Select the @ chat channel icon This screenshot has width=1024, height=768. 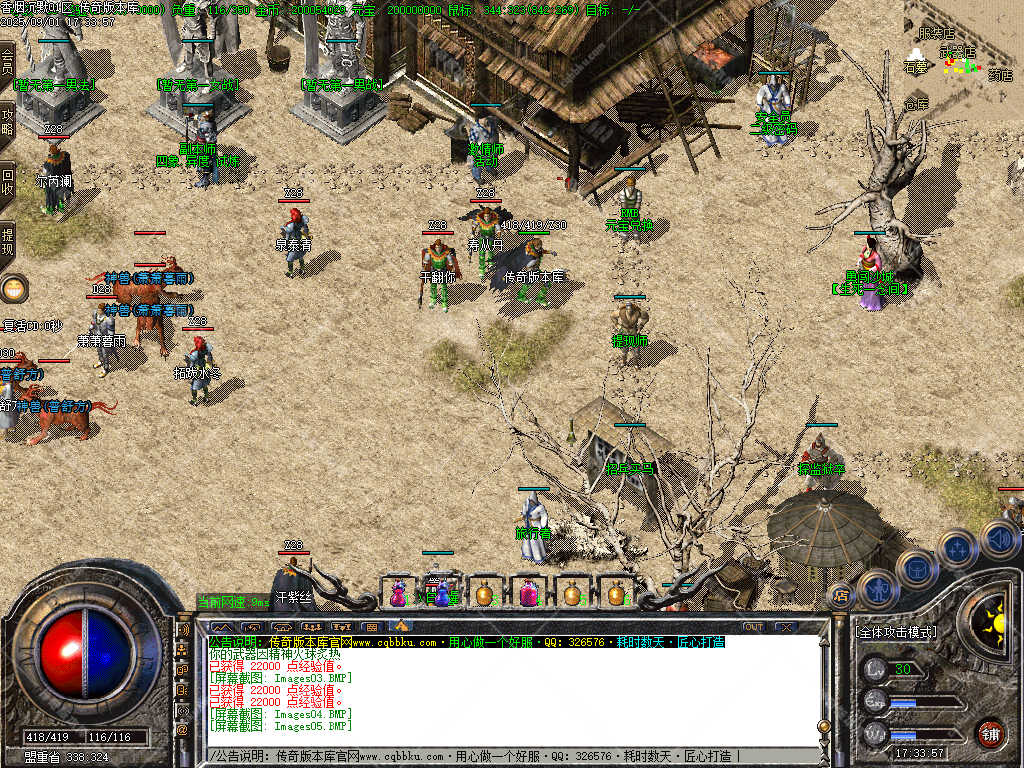pos(183,731)
